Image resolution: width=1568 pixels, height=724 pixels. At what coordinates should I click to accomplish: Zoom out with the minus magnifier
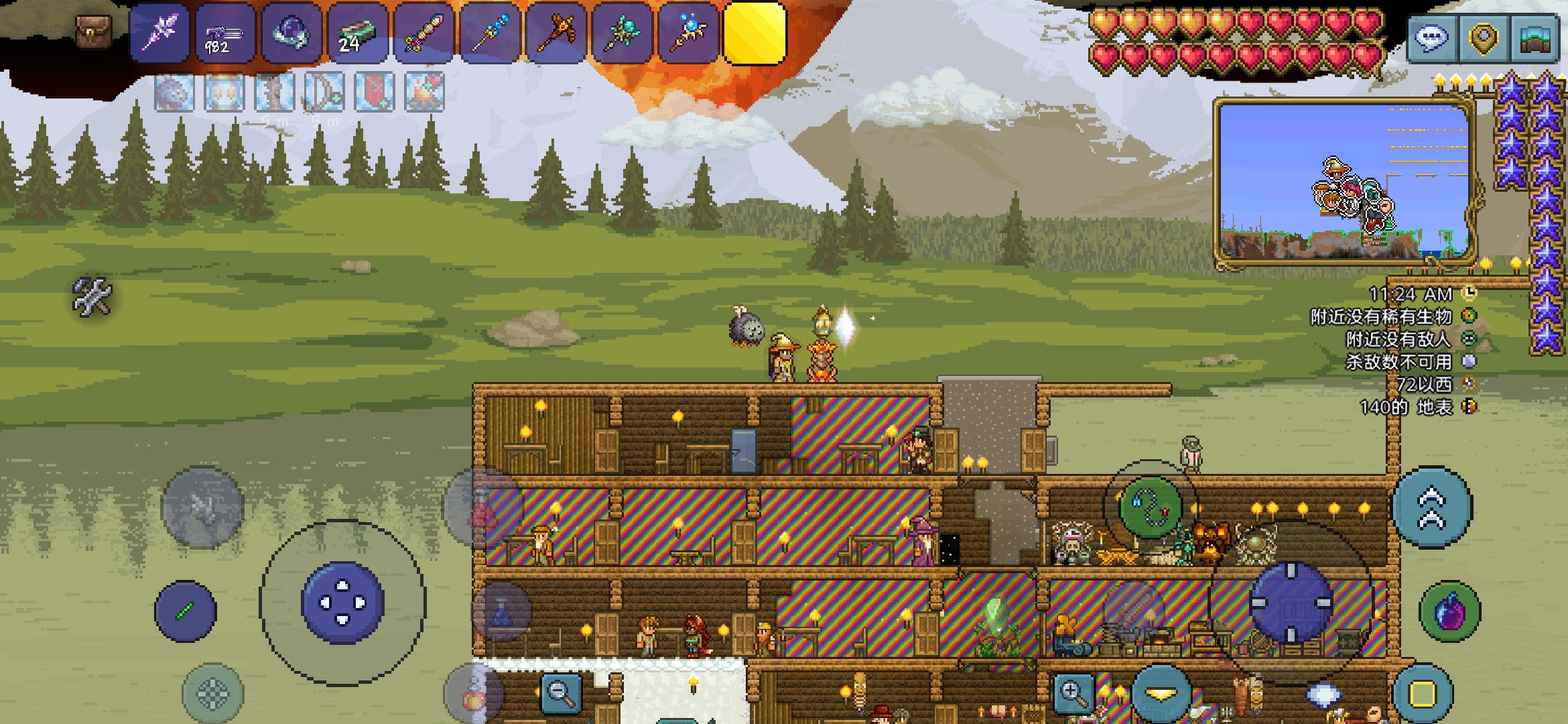point(561,692)
